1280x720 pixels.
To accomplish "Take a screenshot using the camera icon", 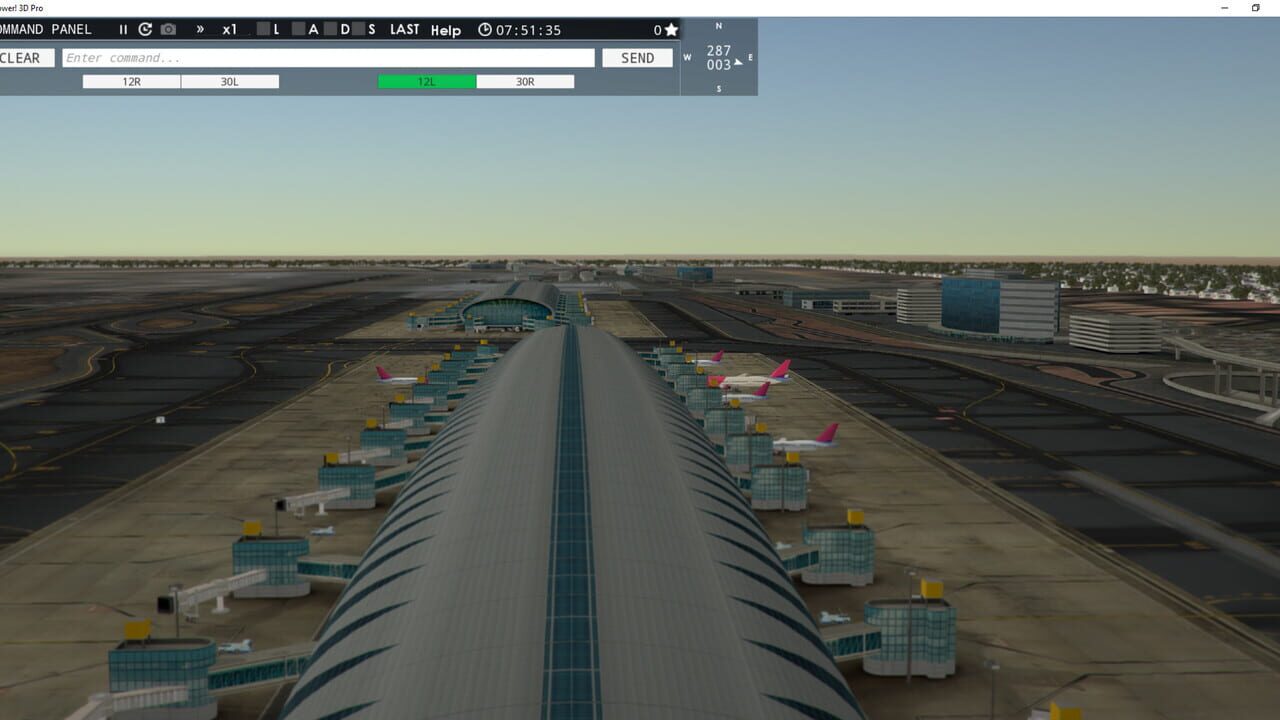I will point(168,30).
